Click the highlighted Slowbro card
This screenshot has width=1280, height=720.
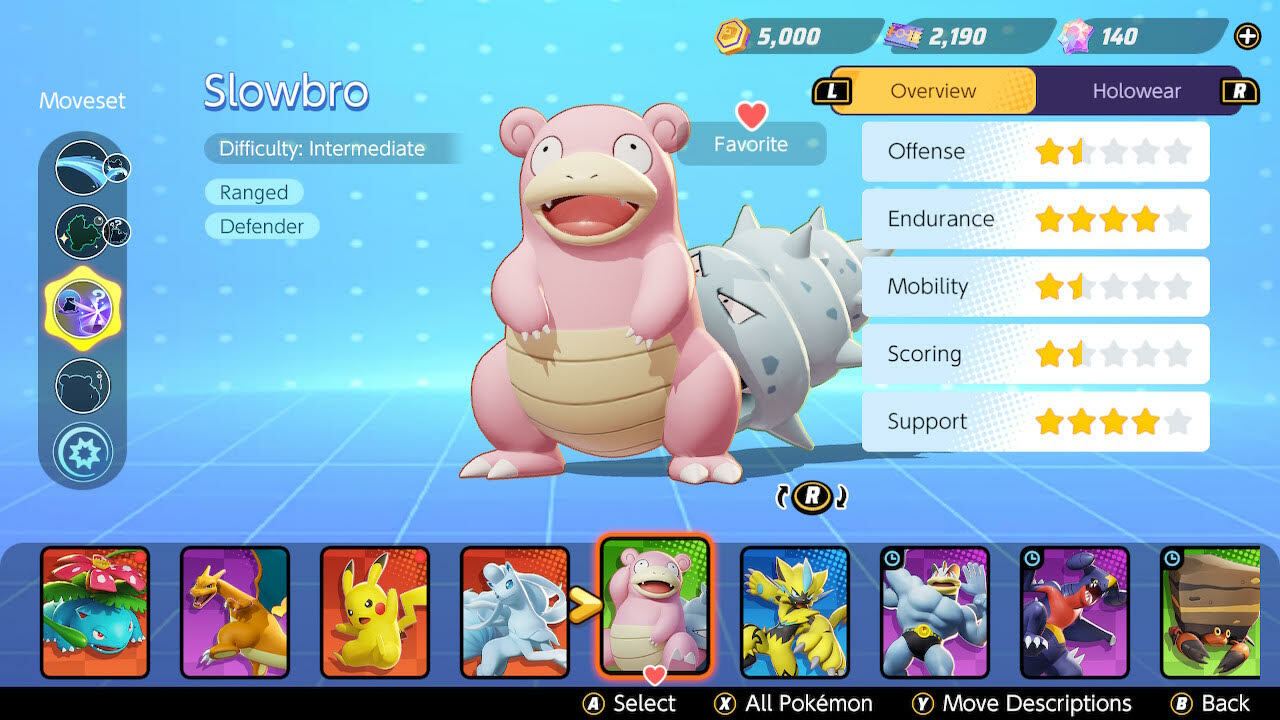pyautogui.click(x=655, y=606)
